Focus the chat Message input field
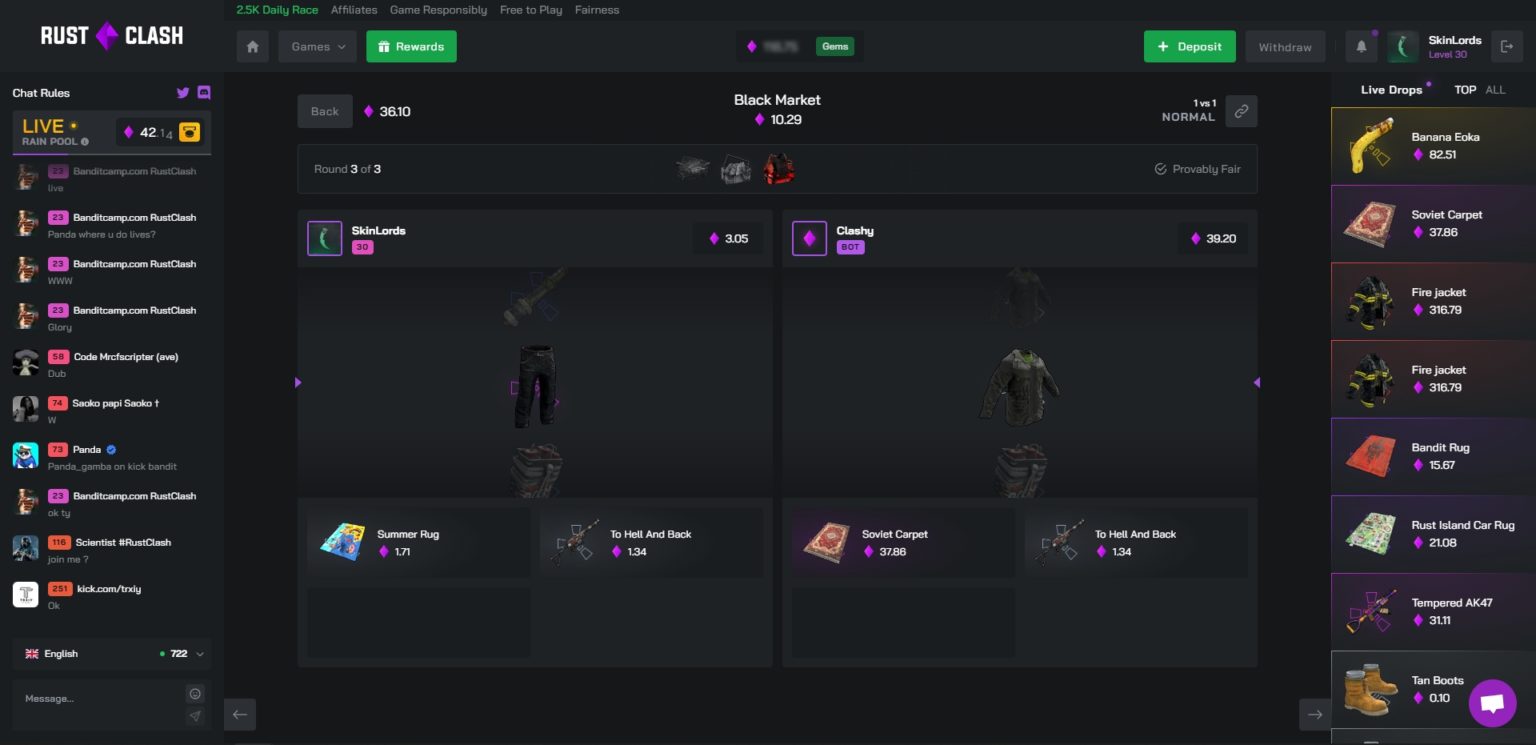Screen dimensions: 1536x745 [x=98, y=698]
